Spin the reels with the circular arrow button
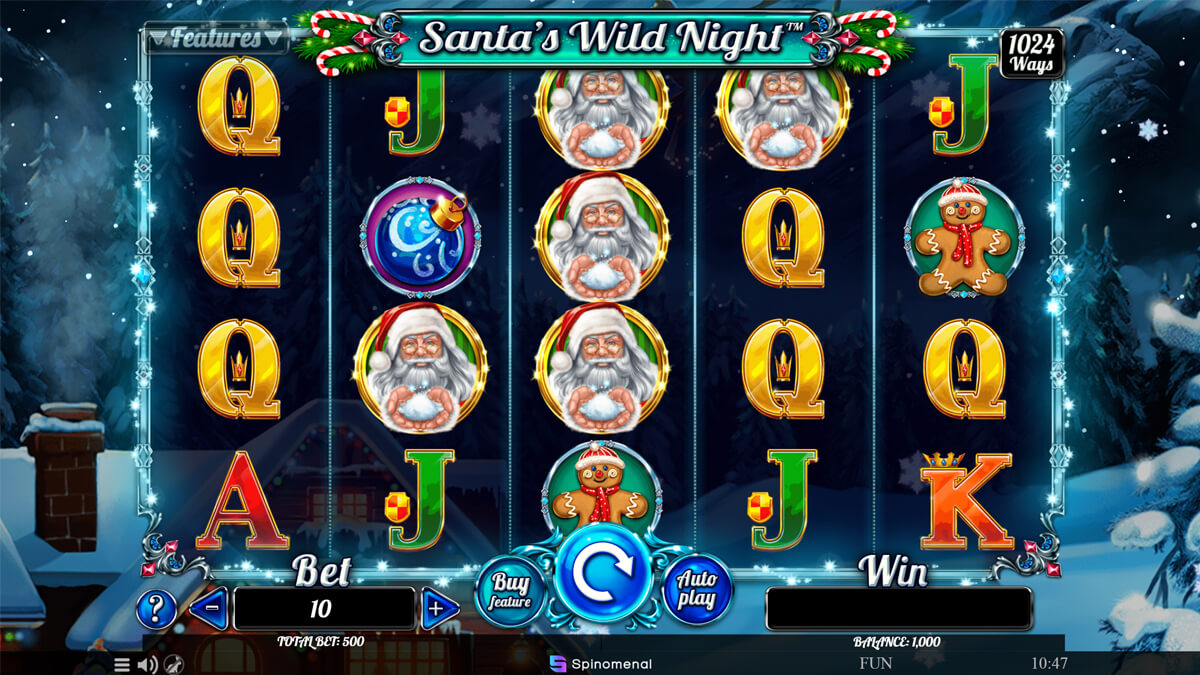 603,571
